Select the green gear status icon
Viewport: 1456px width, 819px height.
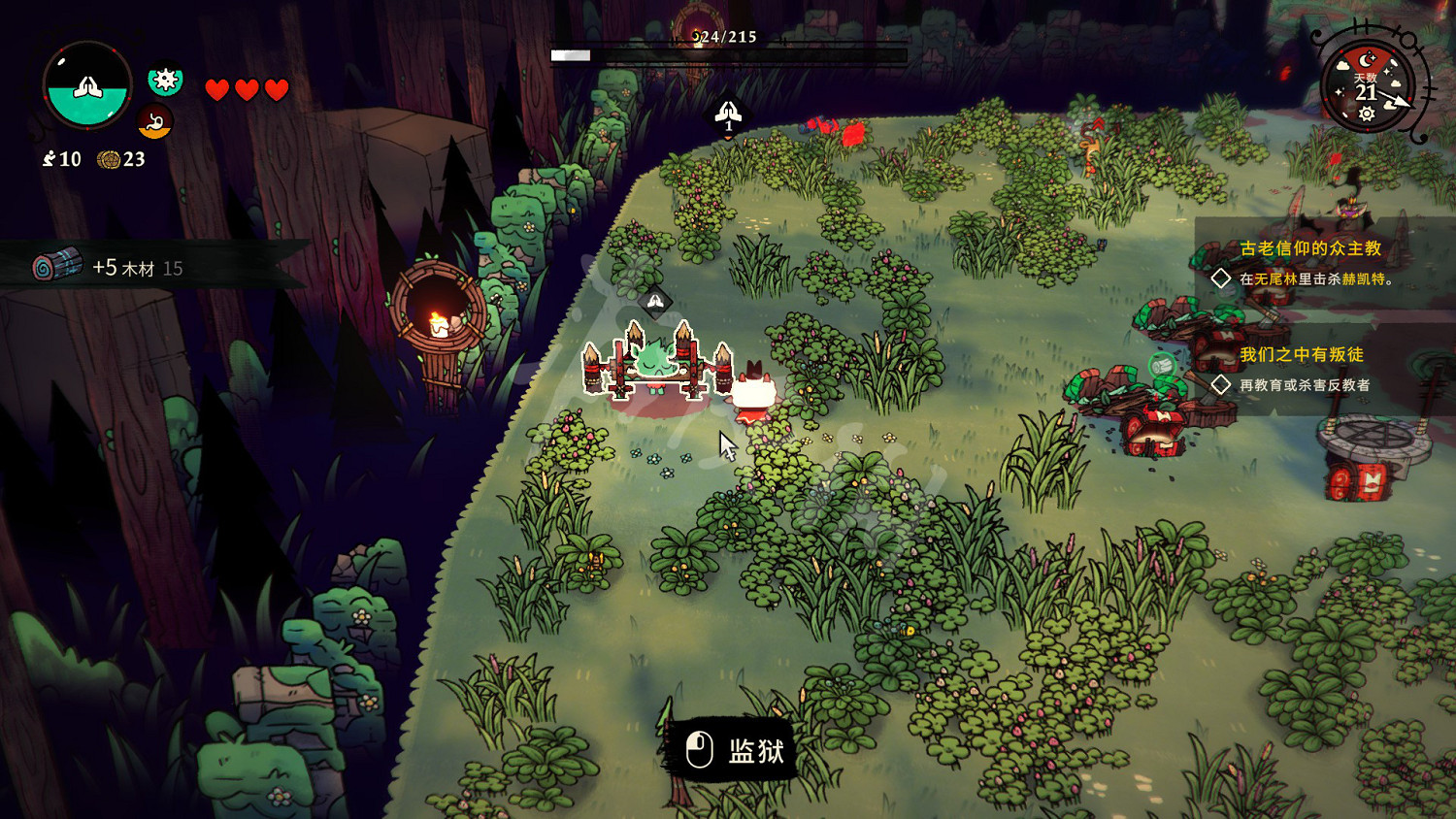point(165,80)
